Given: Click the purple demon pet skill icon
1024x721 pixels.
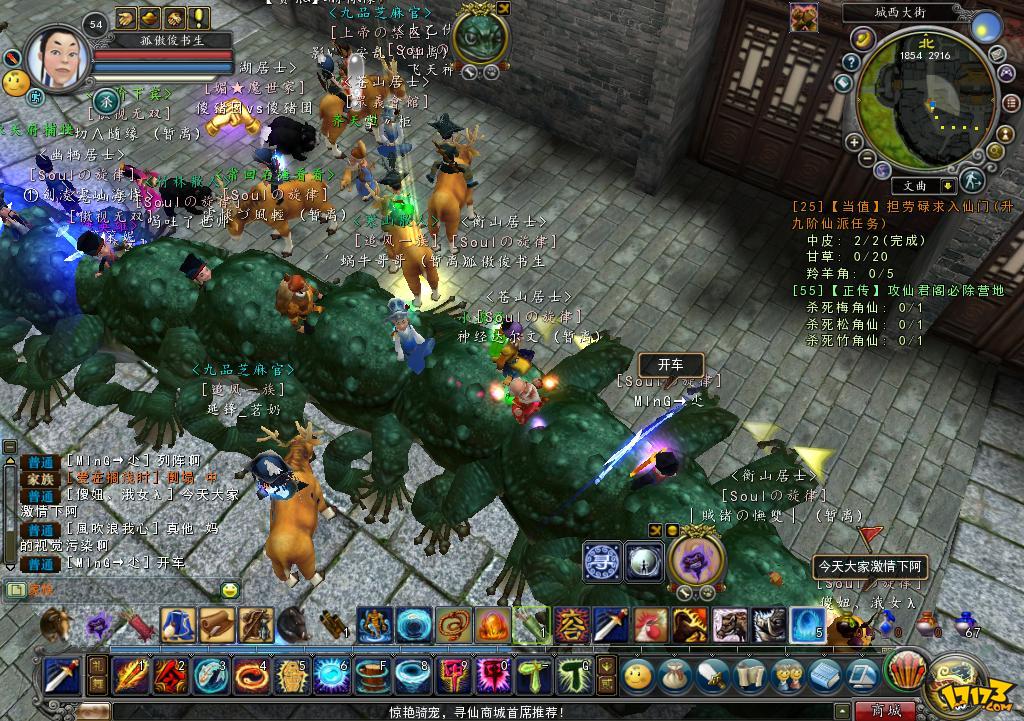Looking at the screenshot, I should (690, 560).
